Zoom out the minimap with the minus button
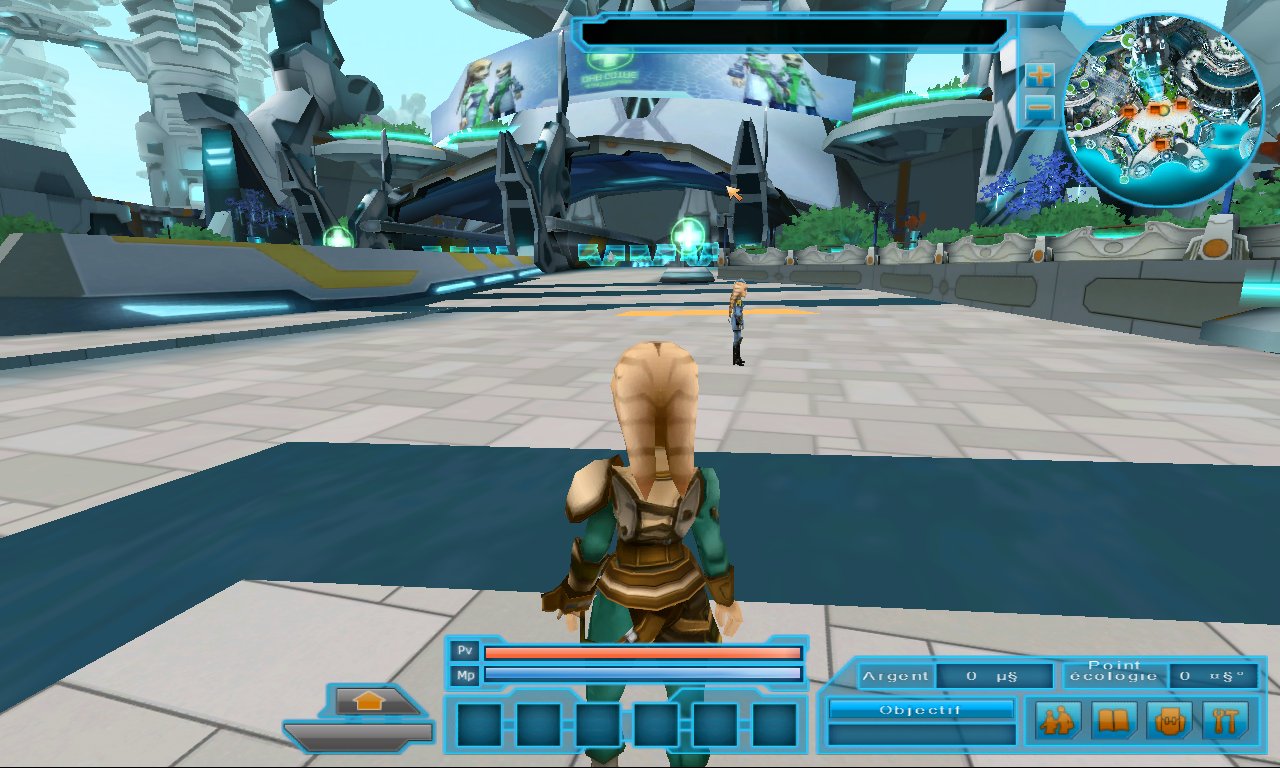Viewport: 1280px width, 768px height. click(1040, 107)
